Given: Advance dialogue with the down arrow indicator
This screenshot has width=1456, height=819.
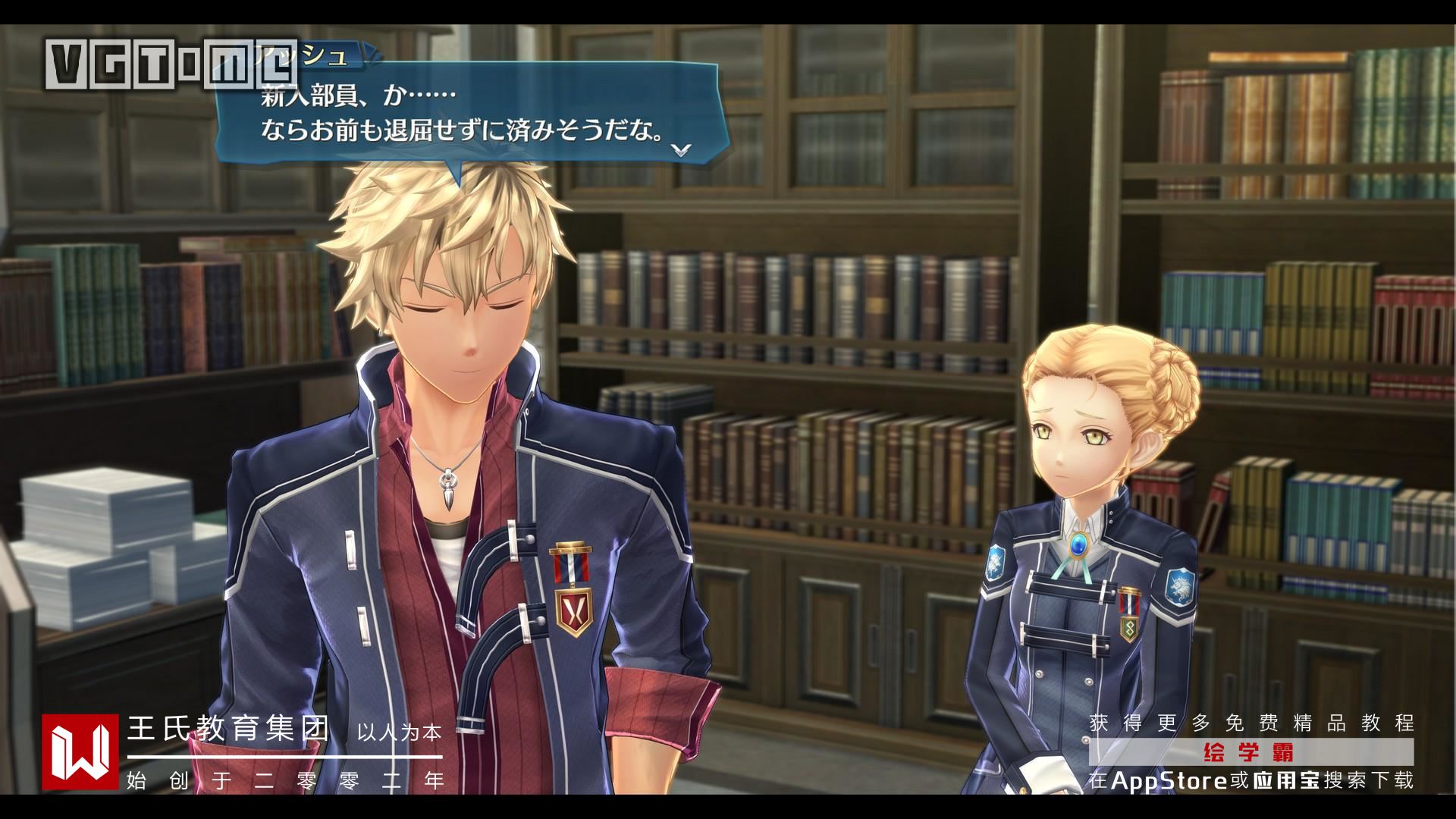Looking at the screenshot, I should (x=682, y=149).
